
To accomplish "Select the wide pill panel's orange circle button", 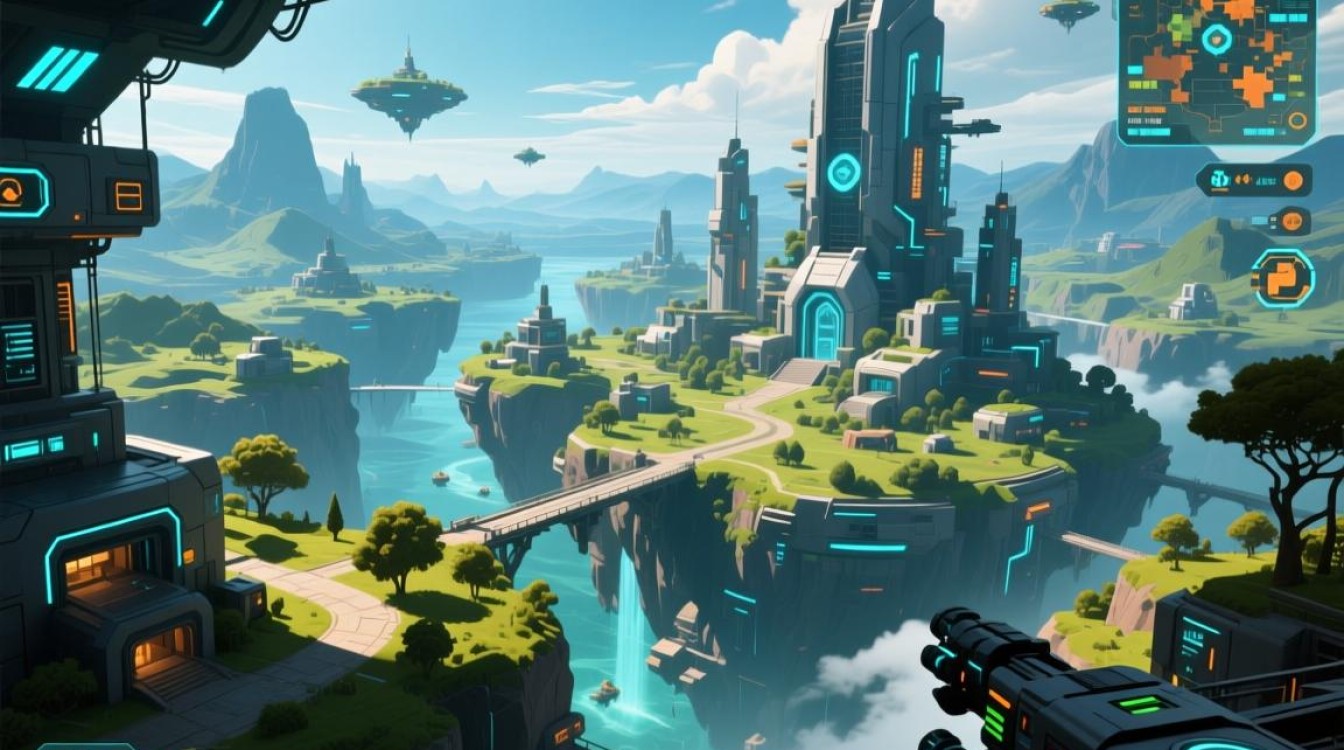I will [x=1293, y=181].
